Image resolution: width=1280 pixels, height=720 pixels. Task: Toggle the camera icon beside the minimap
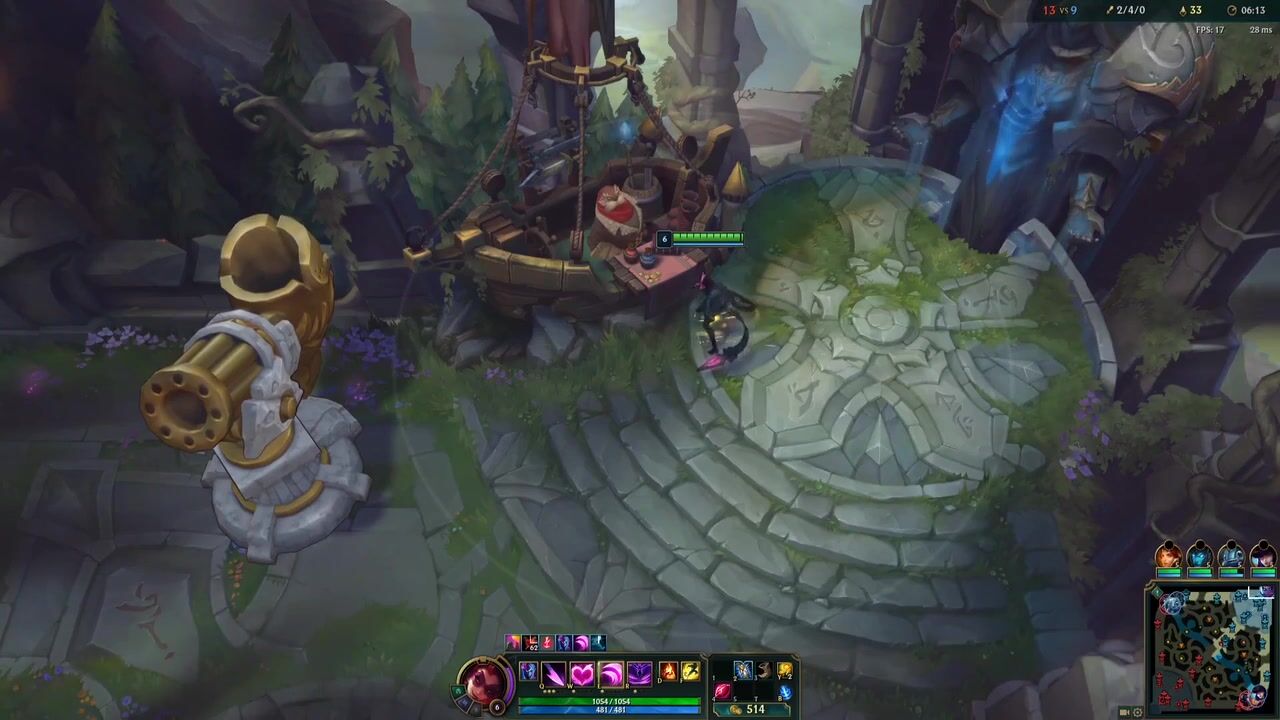(x=1125, y=712)
